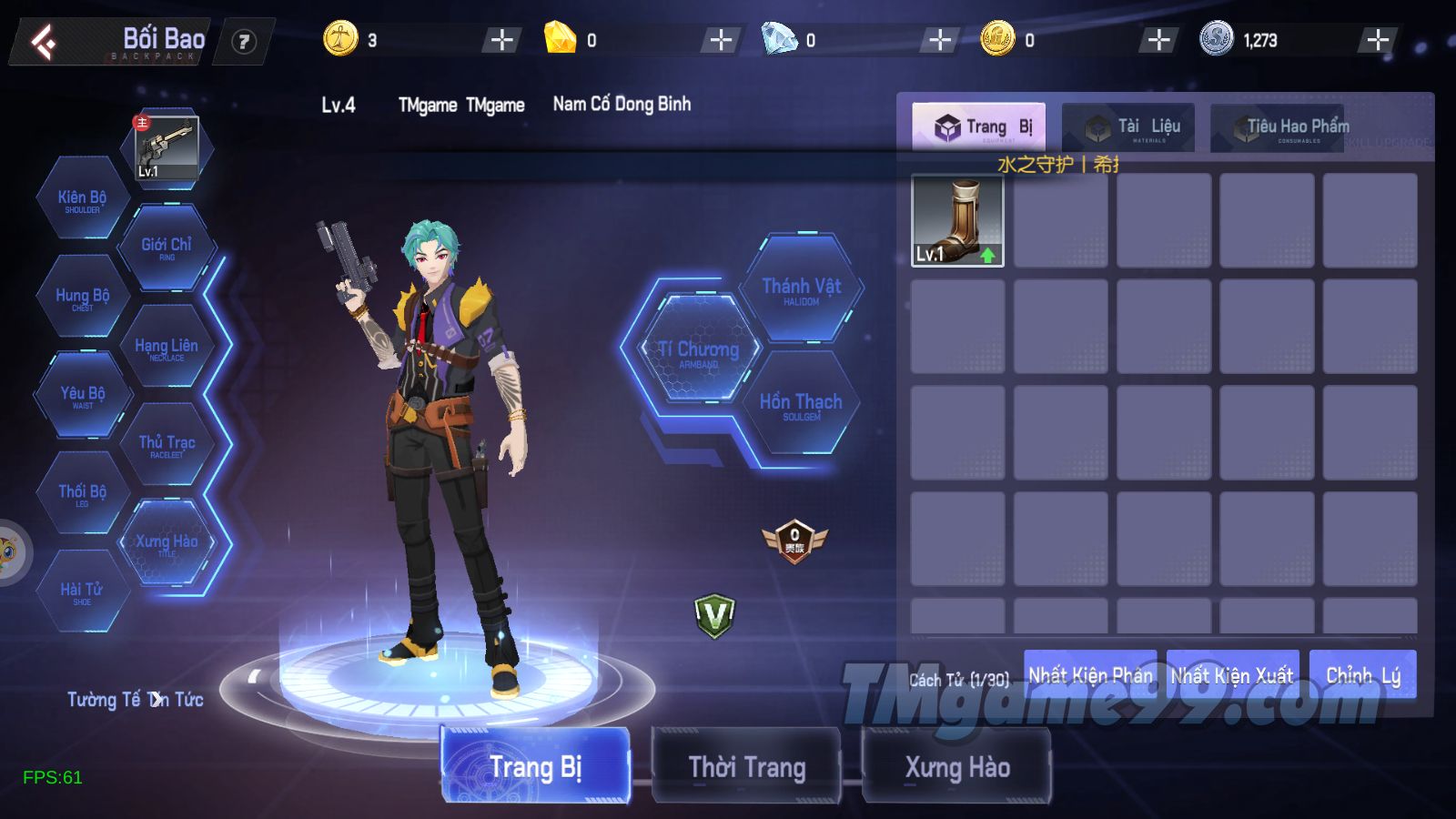Image resolution: width=1456 pixels, height=819 pixels.
Task: Select the Lv.1 boots in backpack
Action: [957, 221]
